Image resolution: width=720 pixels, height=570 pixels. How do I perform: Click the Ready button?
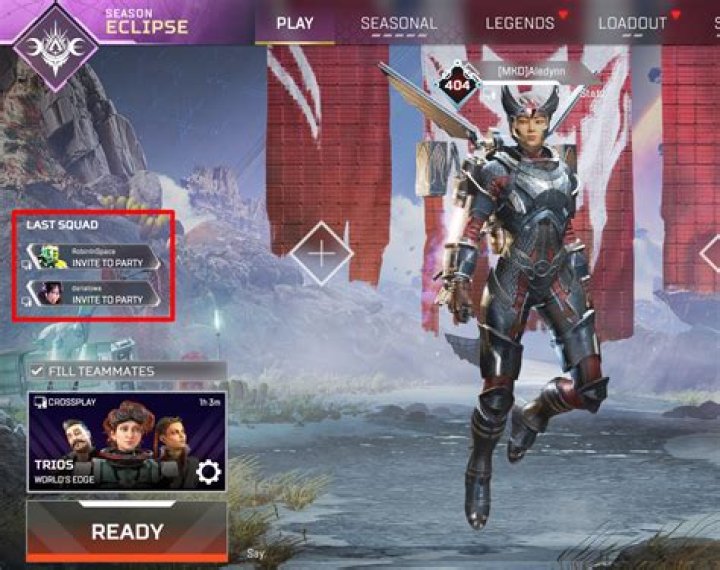point(126,532)
